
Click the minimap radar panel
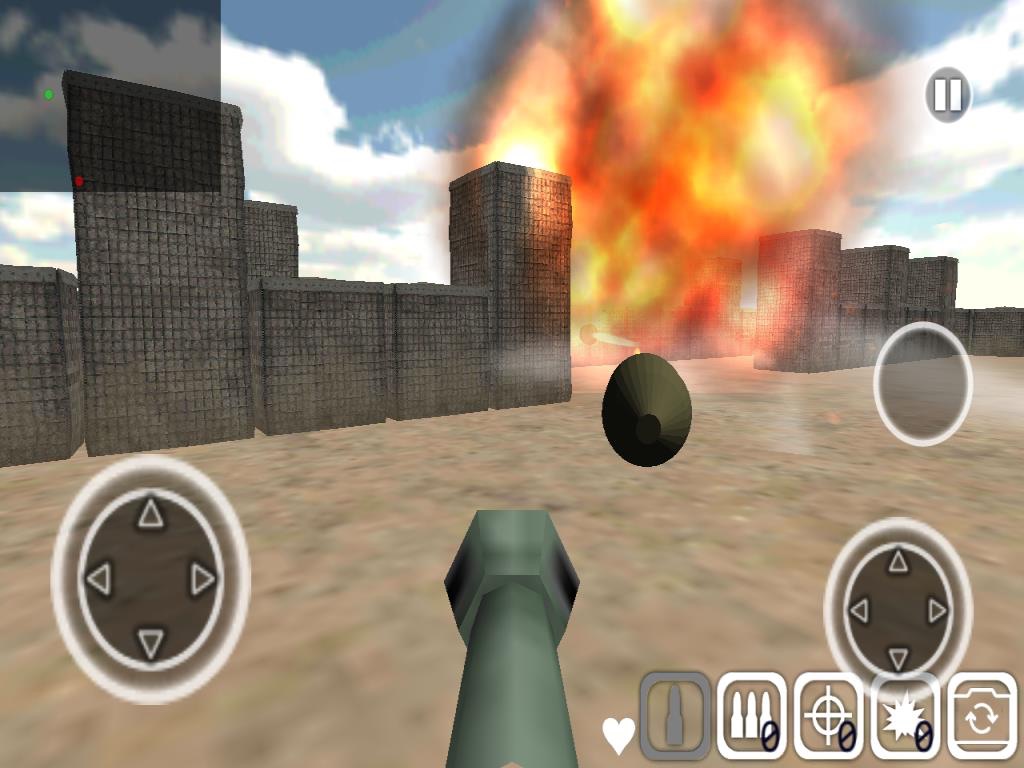[x=110, y=96]
